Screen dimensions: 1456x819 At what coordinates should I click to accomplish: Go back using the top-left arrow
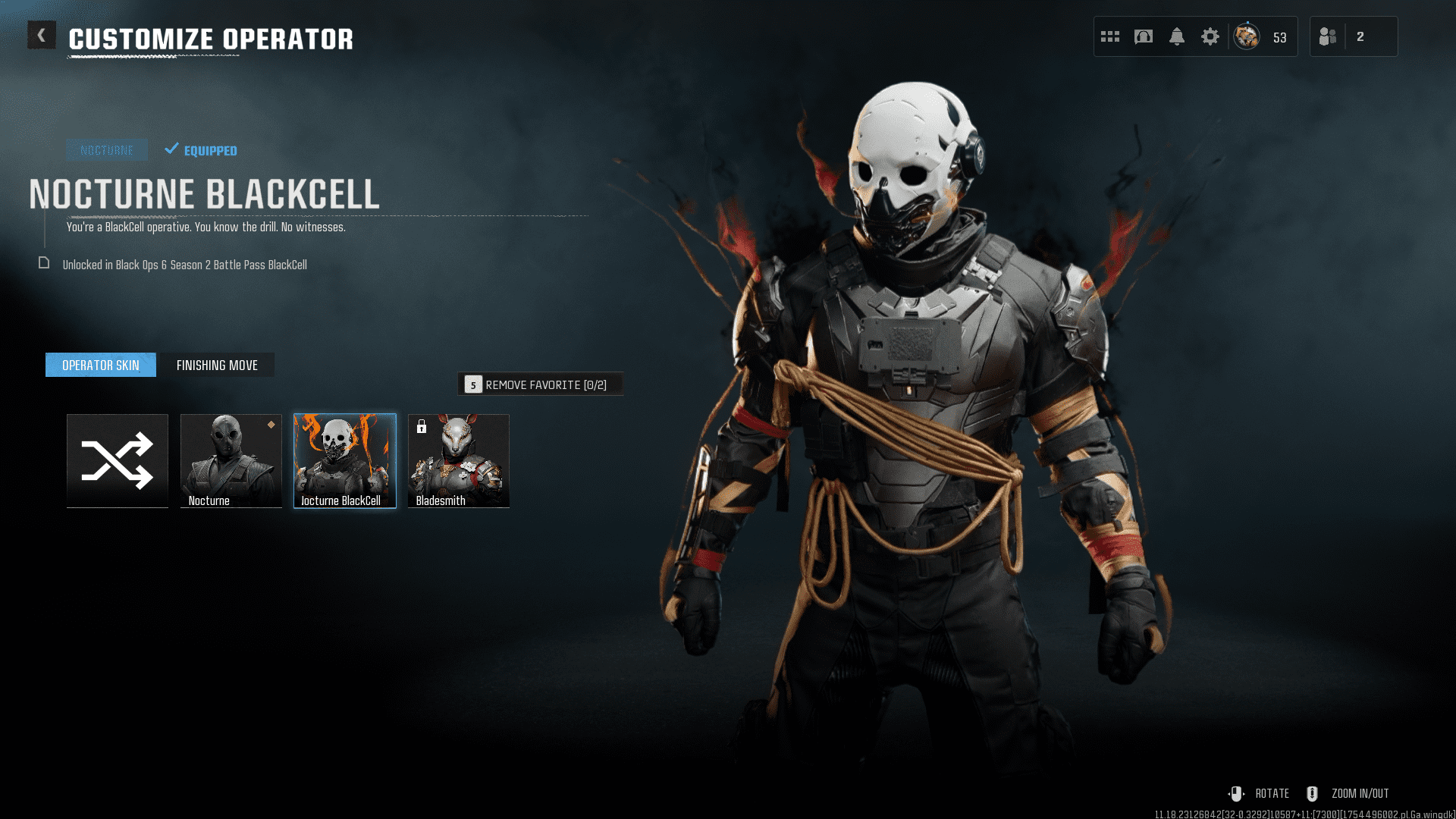click(x=42, y=35)
